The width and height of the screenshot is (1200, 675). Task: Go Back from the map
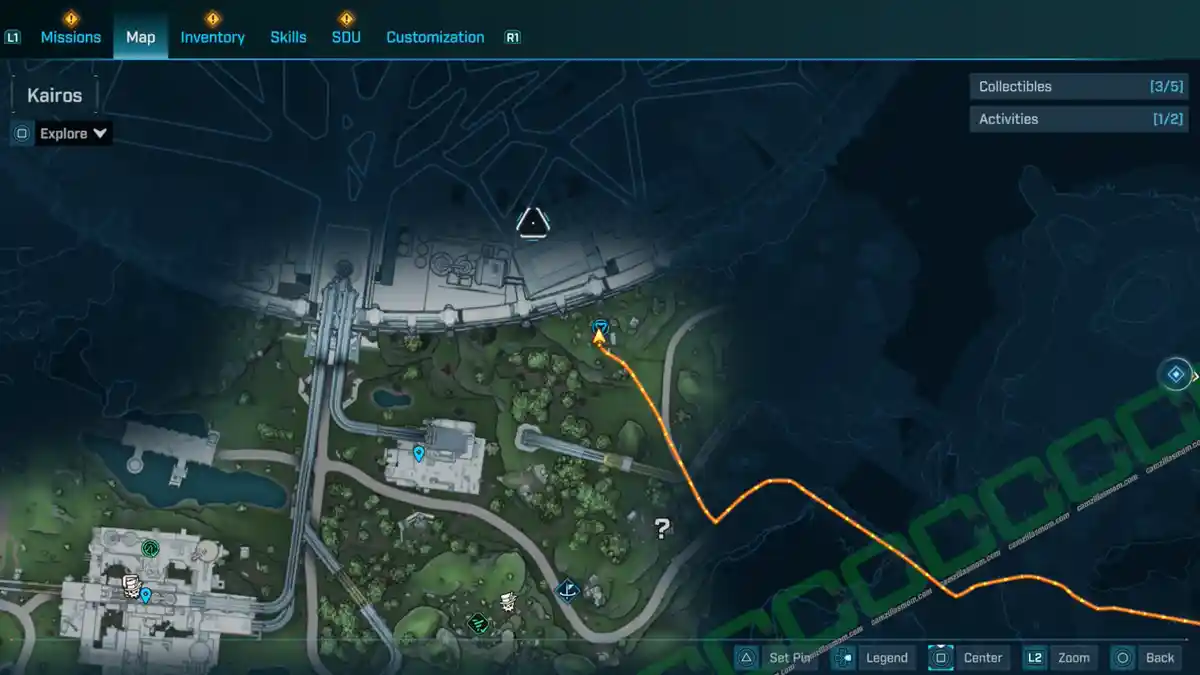[x=1146, y=657]
